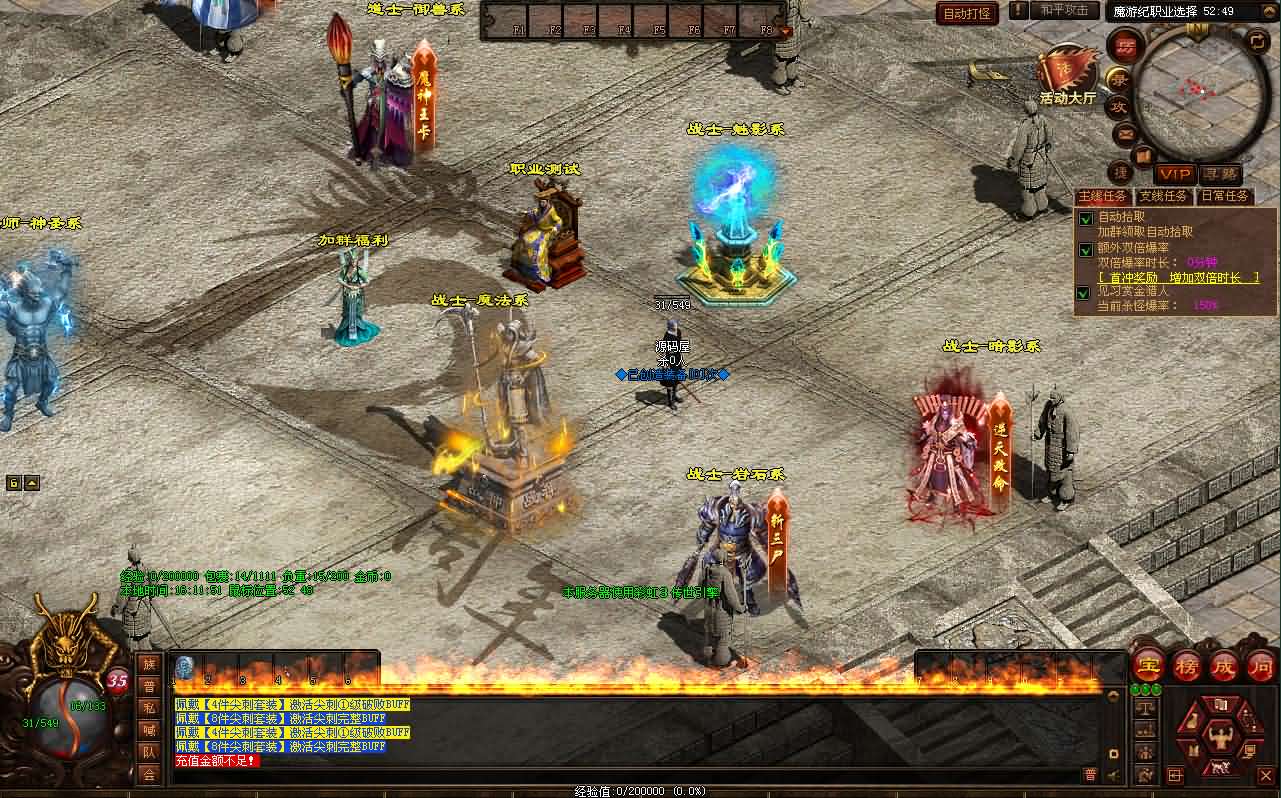Switch to the 支线任务 tab
This screenshot has width=1281, height=798.
point(1164,196)
